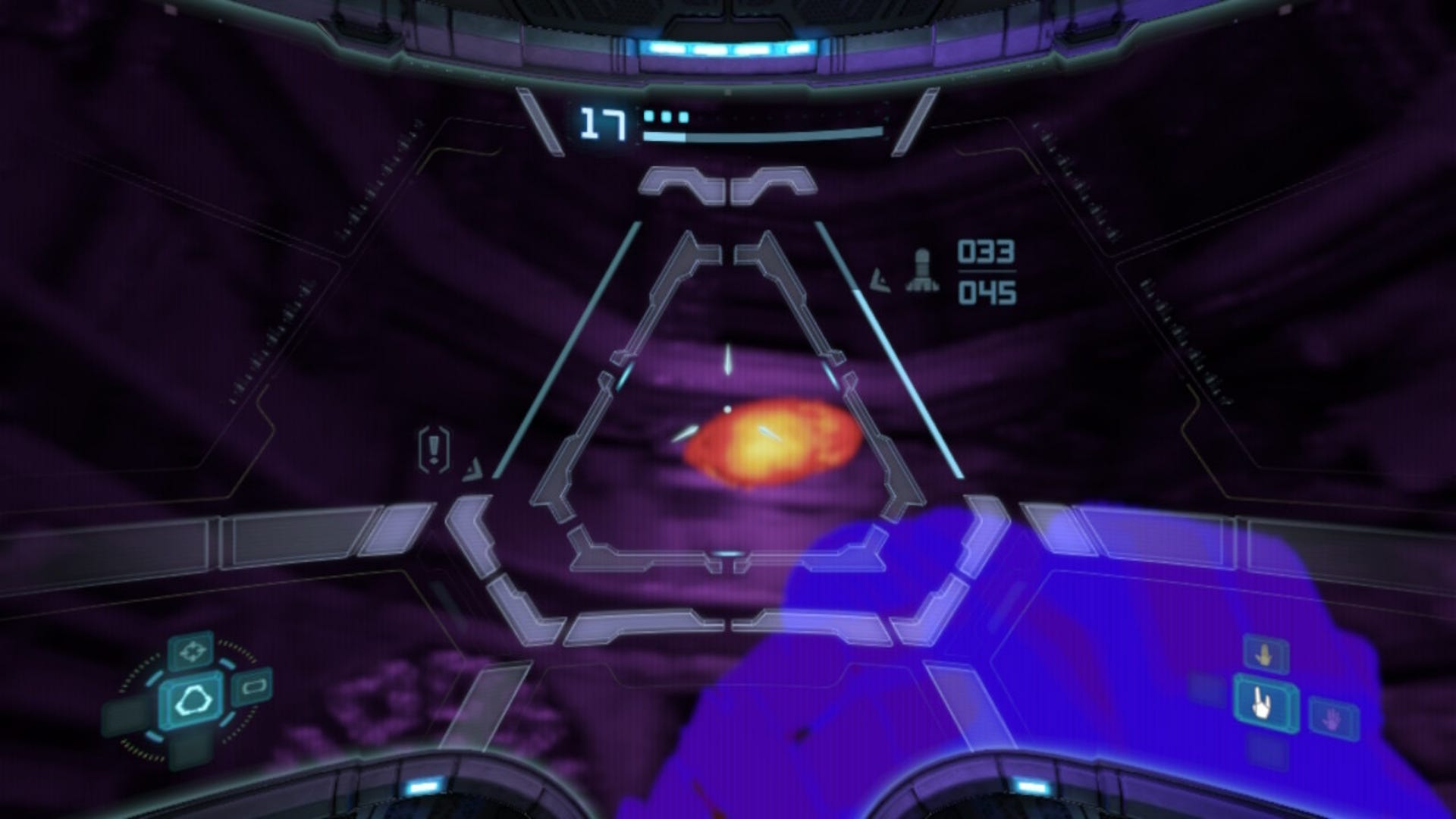The width and height of the screenshot is (1456, 819).
Task: Select the top visor icon in the visor selector
Action: [193, 651]
